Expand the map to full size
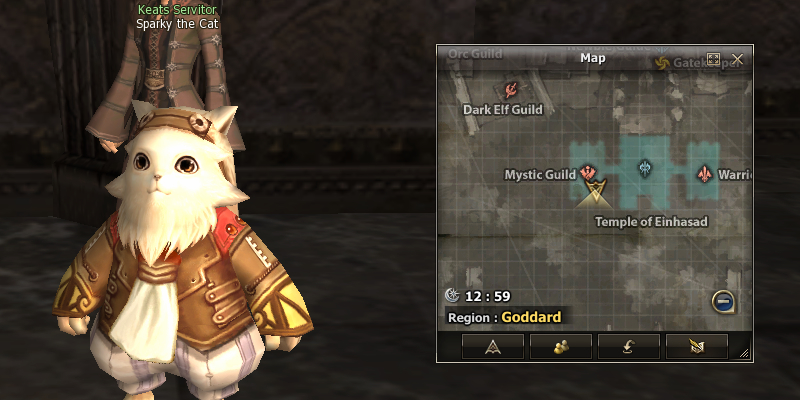 713,59
